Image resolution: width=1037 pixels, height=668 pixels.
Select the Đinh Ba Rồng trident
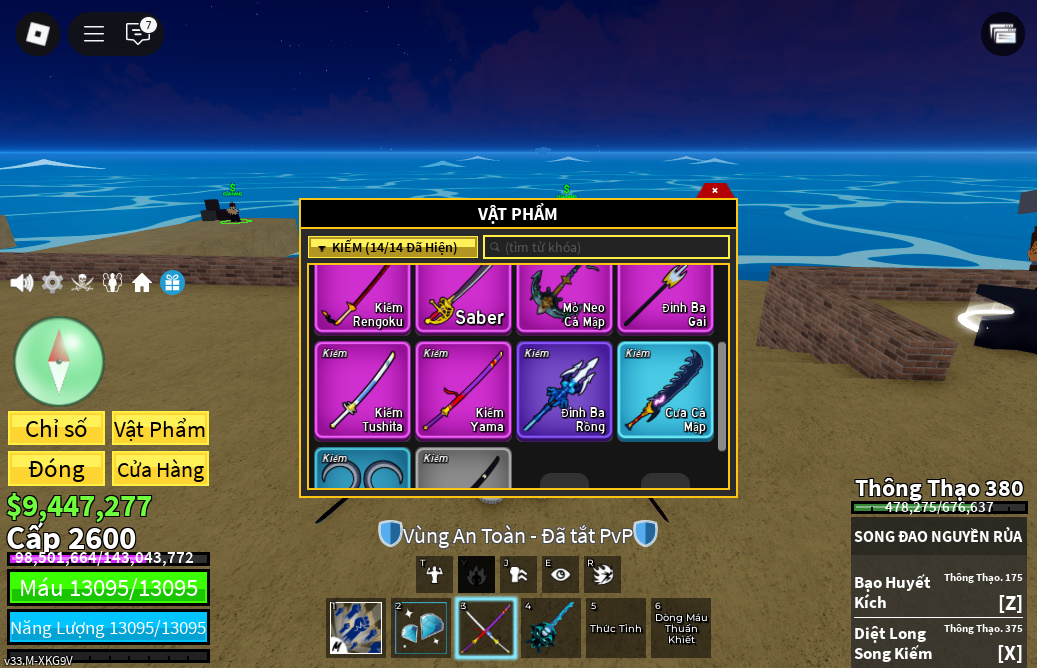tap(564, 390)
